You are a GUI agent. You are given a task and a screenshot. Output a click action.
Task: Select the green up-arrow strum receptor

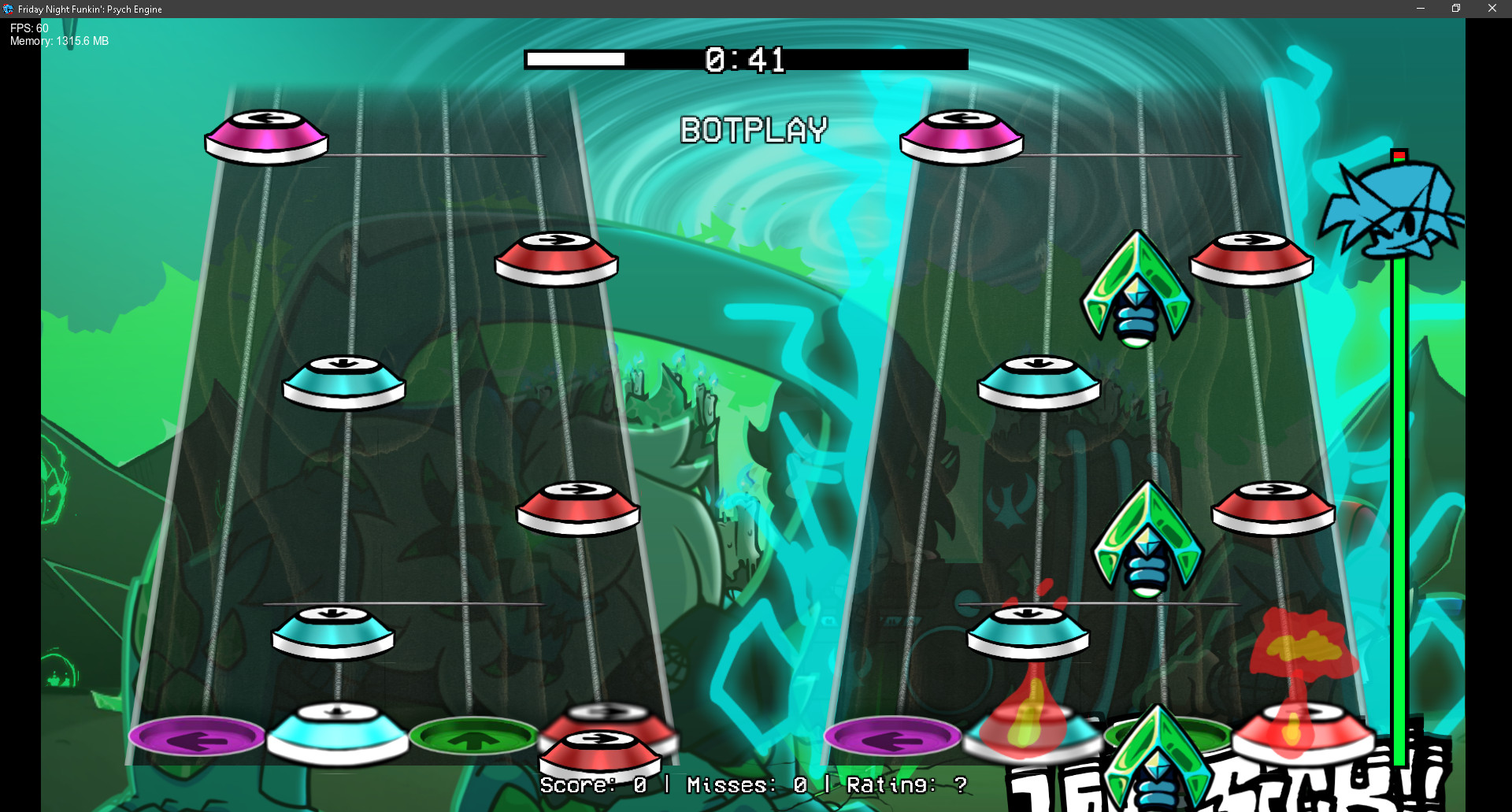coord(474,736)
